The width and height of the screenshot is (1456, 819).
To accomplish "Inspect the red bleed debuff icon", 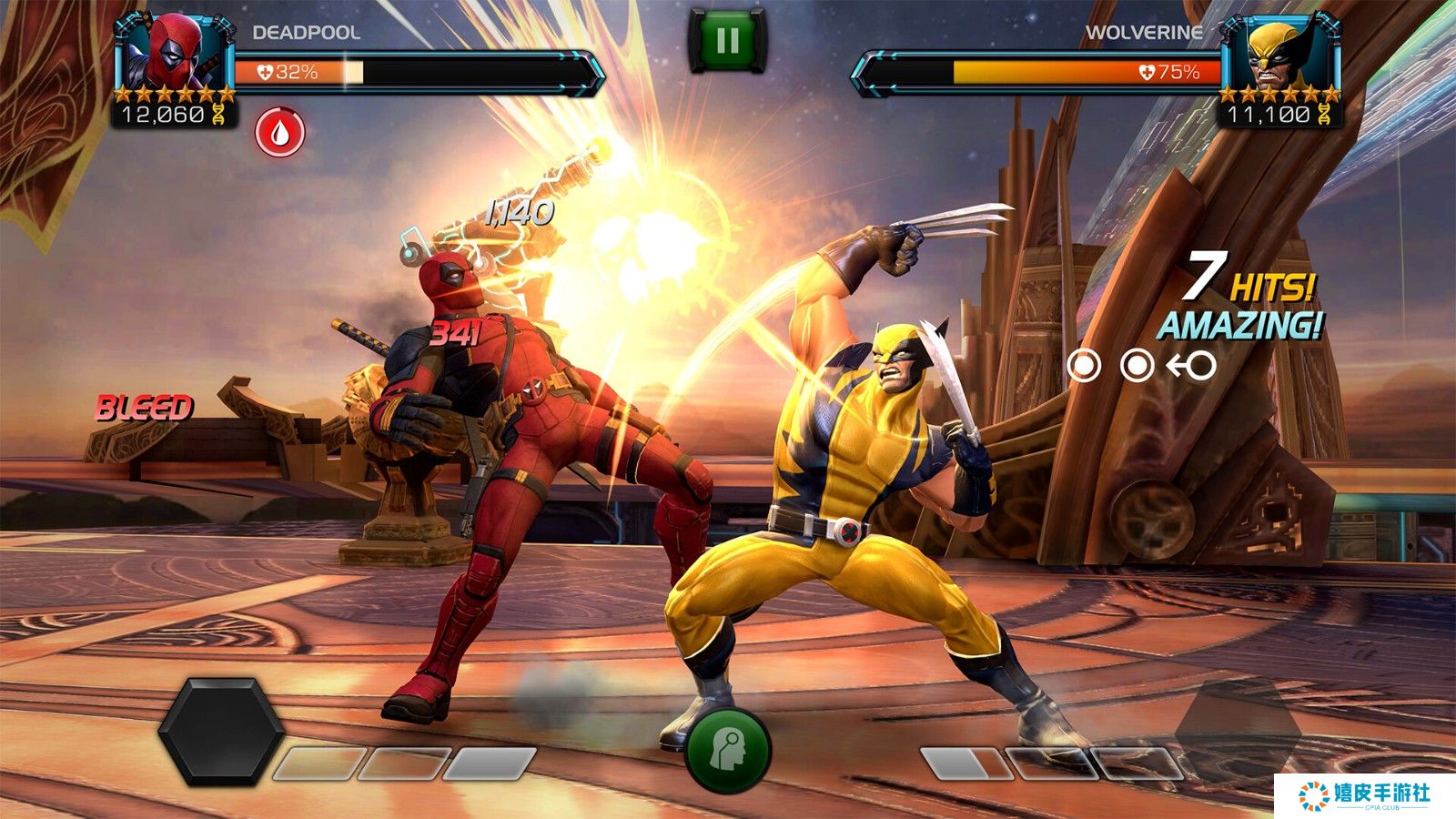I will [279, 133].
